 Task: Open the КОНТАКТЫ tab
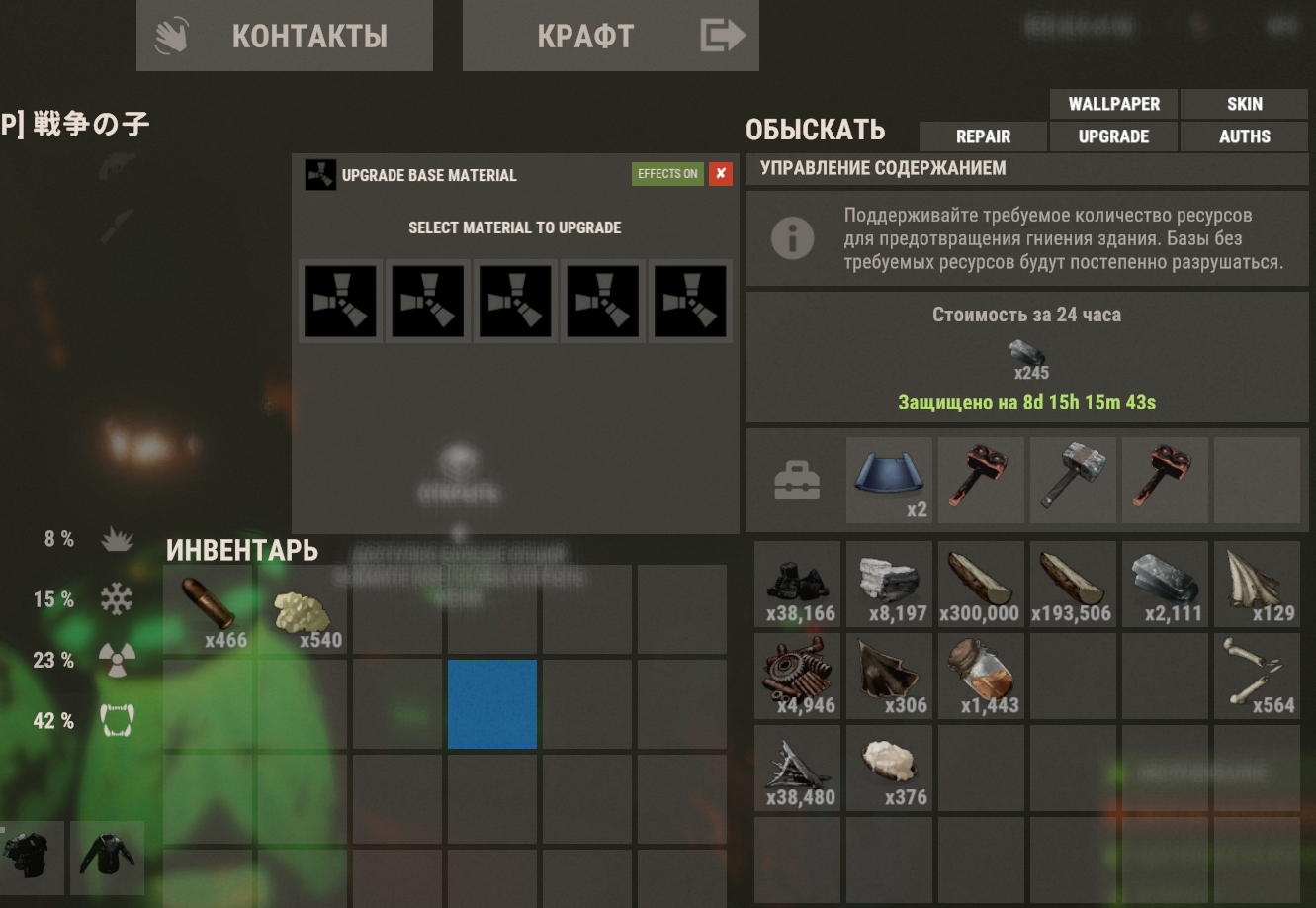click(285, 36)
